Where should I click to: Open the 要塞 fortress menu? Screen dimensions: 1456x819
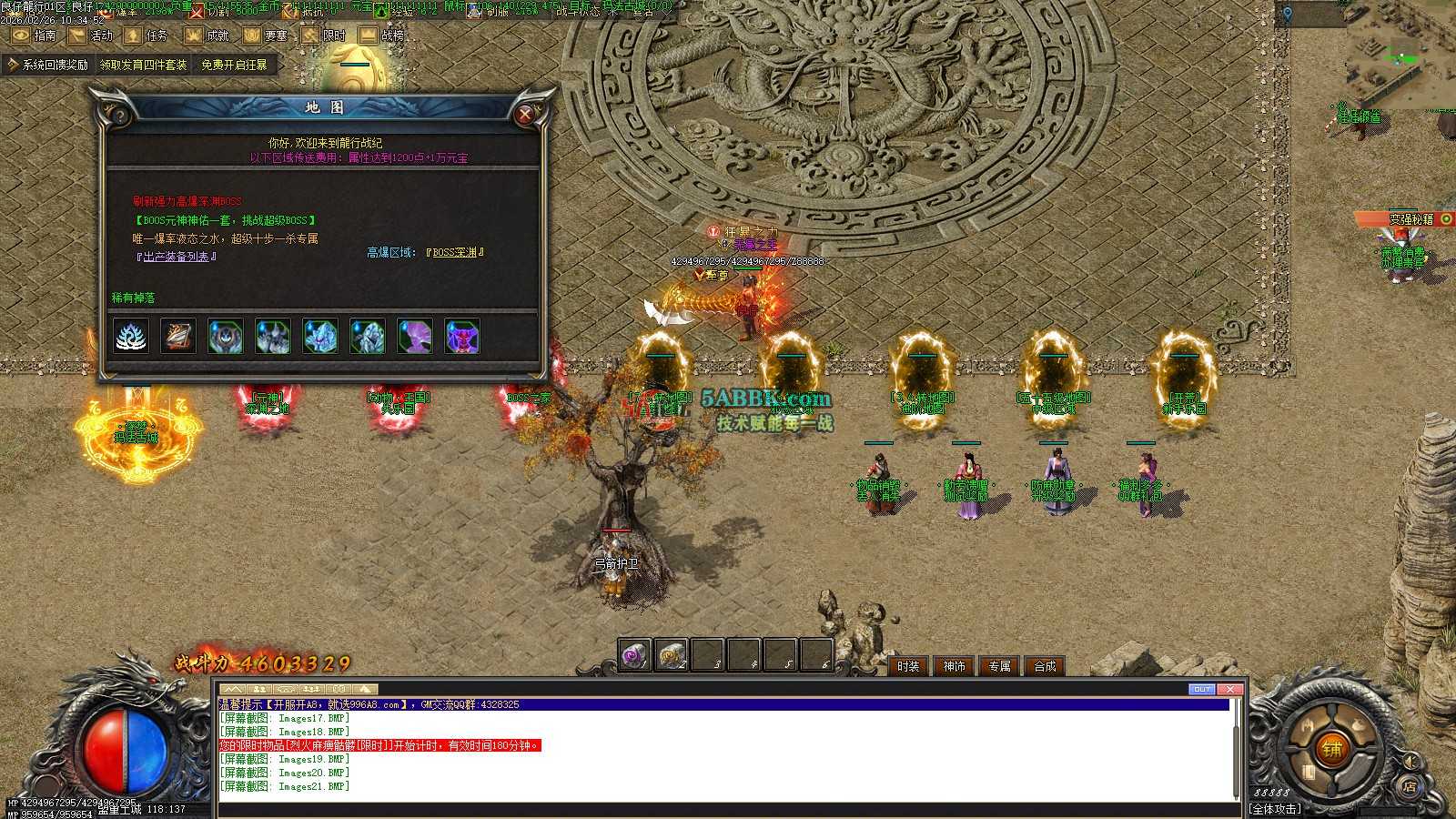click(x=266, y=35)
